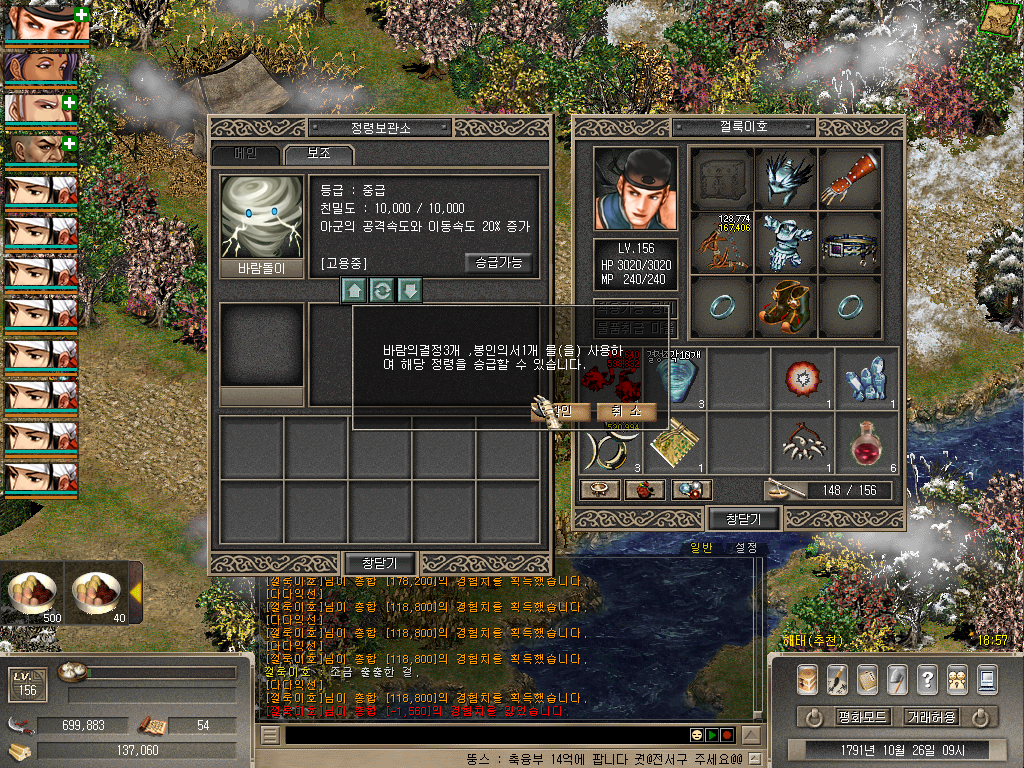The height and width of the screenshot is (768, 1024).
Task: Close the character window with 창닫기
Action: 744,518
